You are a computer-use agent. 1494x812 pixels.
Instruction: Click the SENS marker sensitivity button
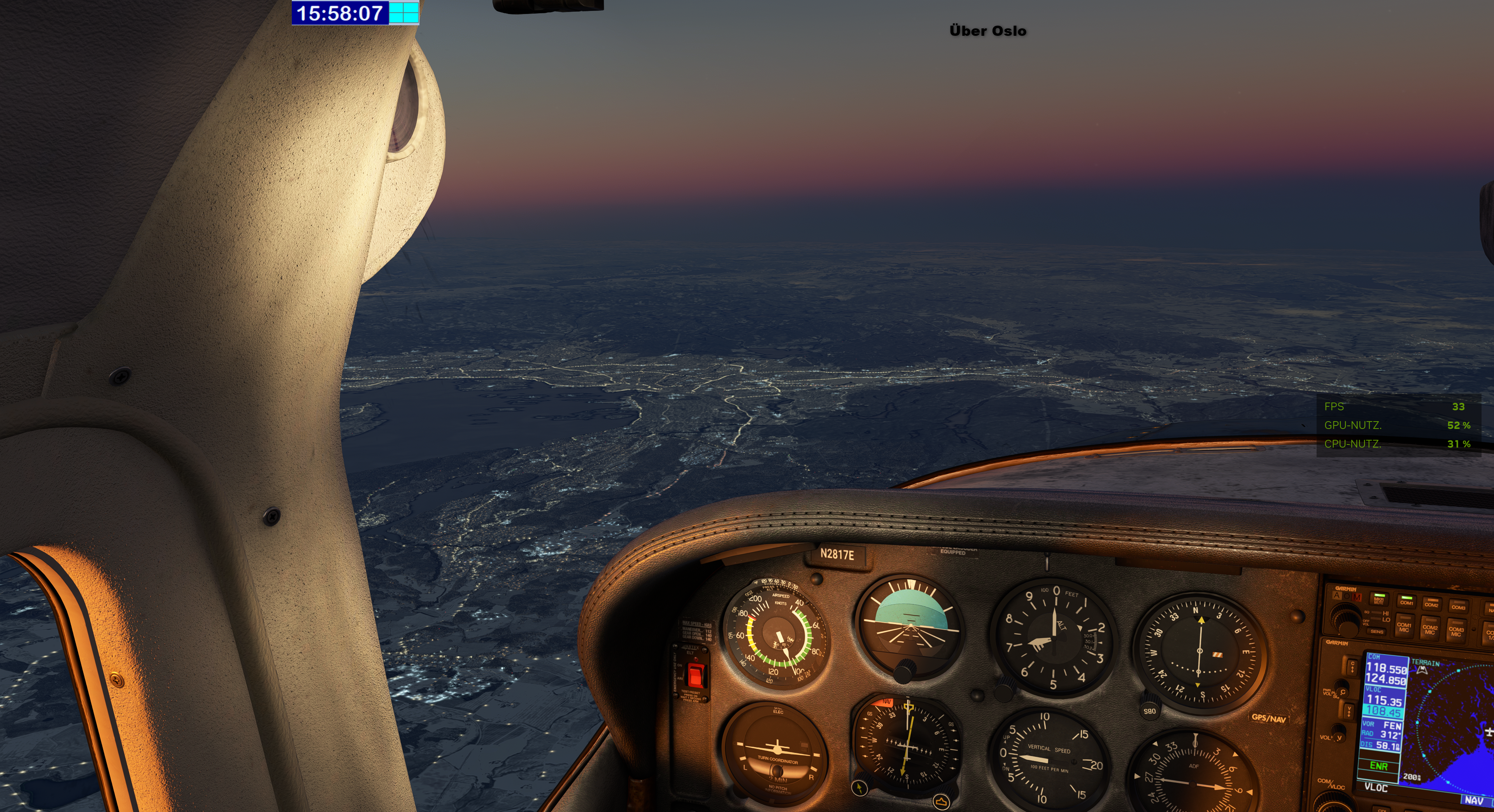point(1377,631)
